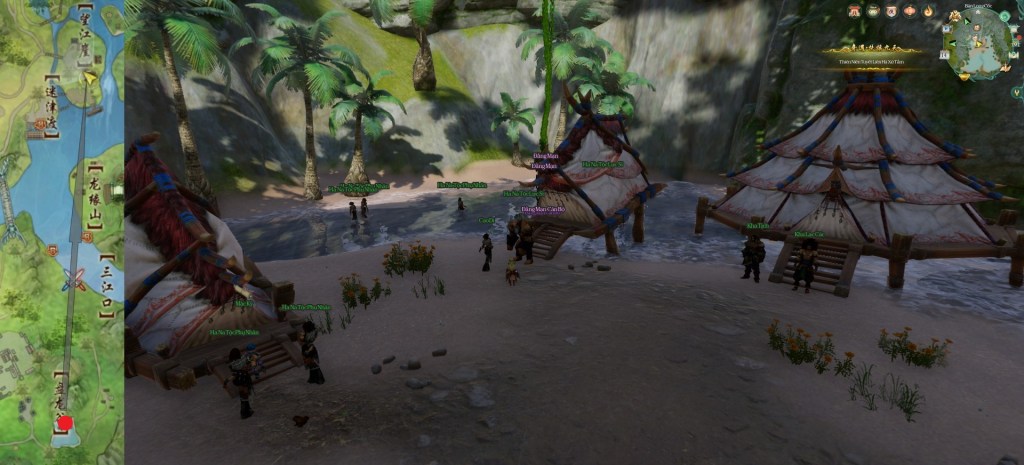The width and height of the screenshot is (1024, 465).
Task: Click the green cauldron icon
Action: [873, 11]
